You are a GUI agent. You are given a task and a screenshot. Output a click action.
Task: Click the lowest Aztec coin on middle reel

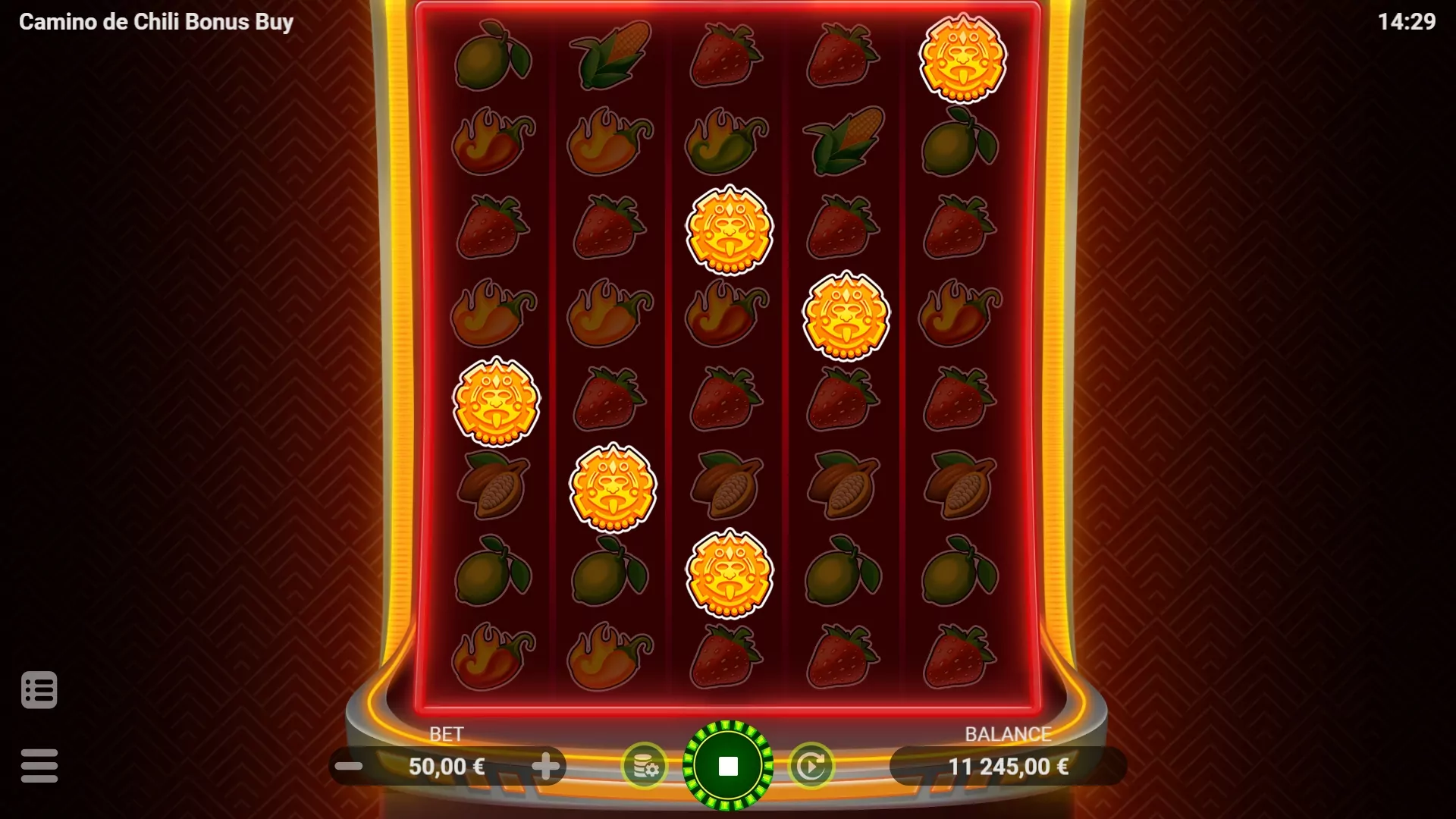click(729, 574)
